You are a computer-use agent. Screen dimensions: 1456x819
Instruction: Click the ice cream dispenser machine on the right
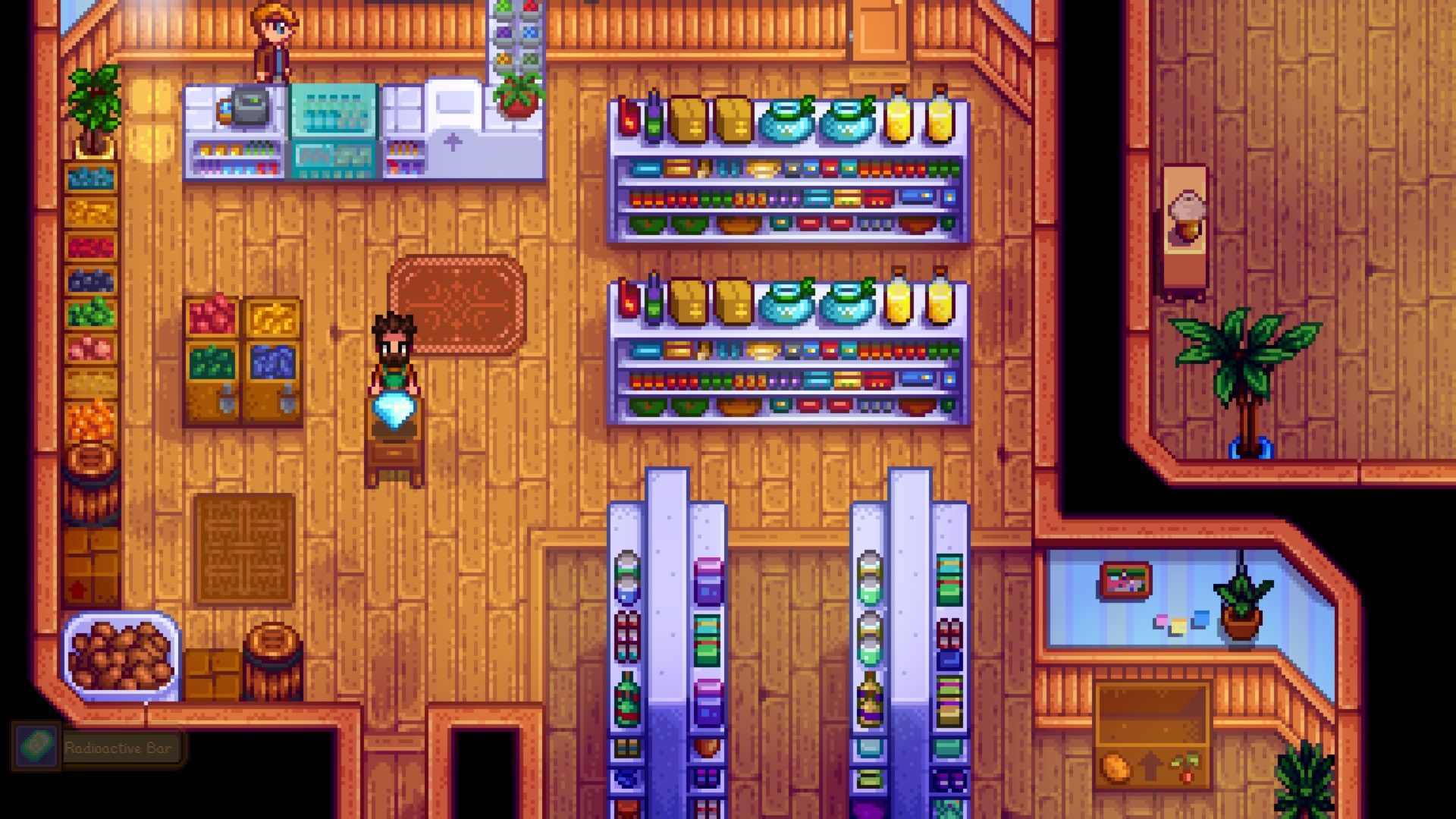click(1188, 227)
